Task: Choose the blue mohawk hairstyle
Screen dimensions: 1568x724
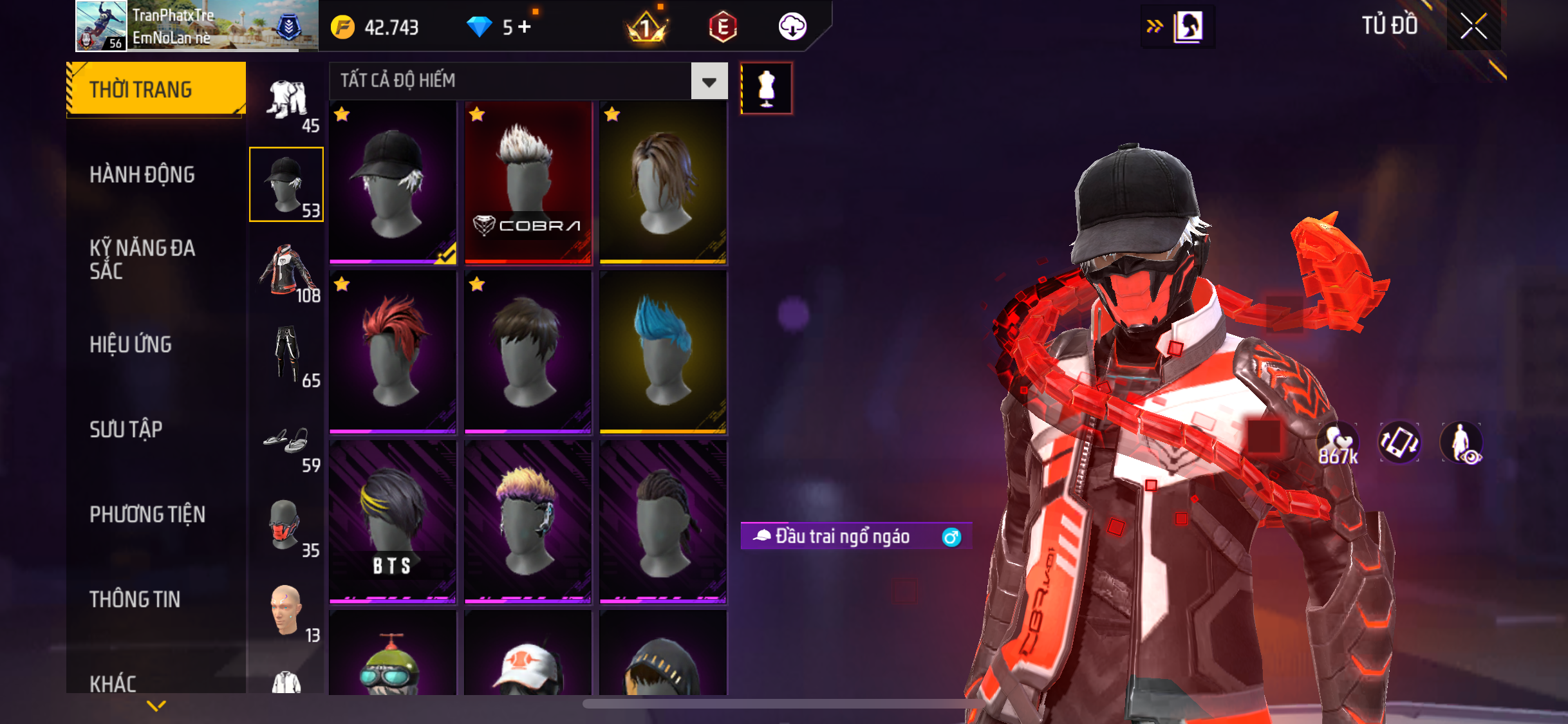Action: pyautogui.click(x=663, y=352)
